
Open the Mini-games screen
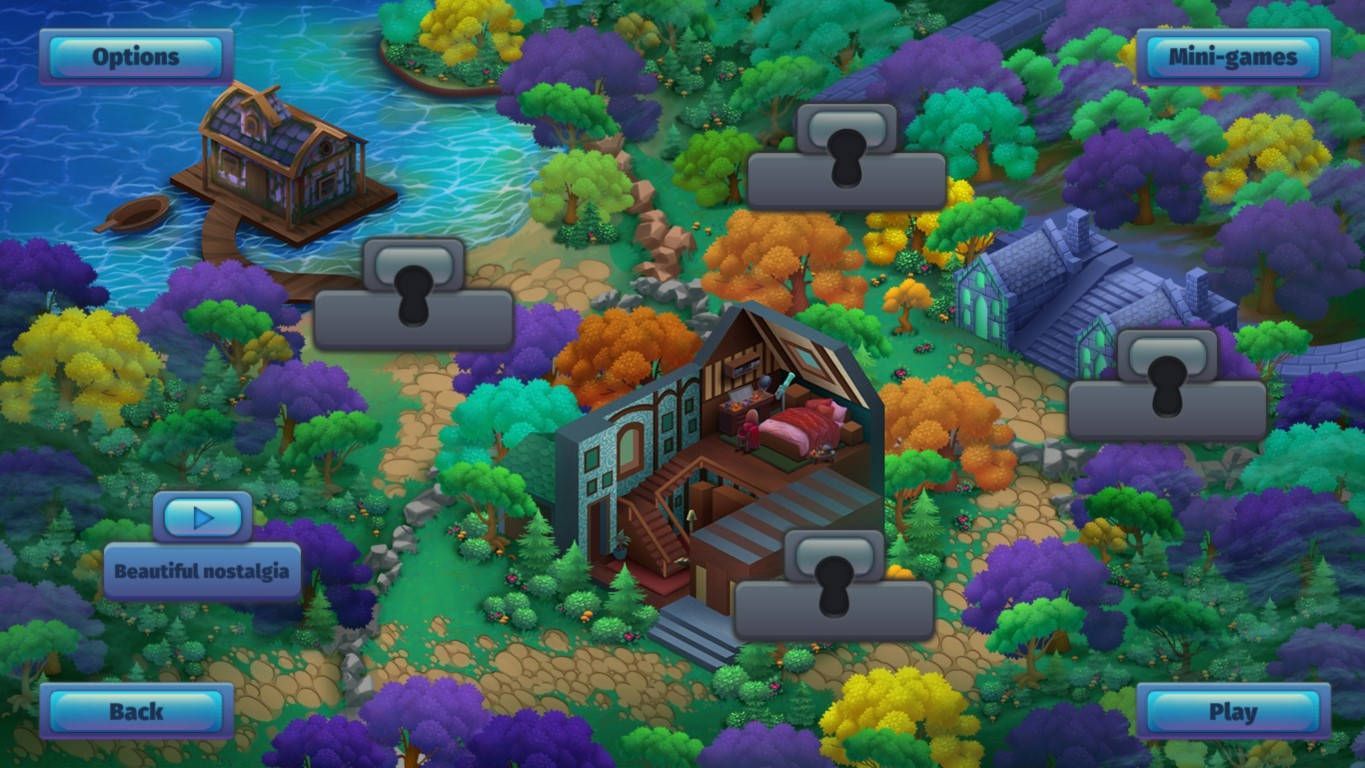click(x=1235, y=56)
